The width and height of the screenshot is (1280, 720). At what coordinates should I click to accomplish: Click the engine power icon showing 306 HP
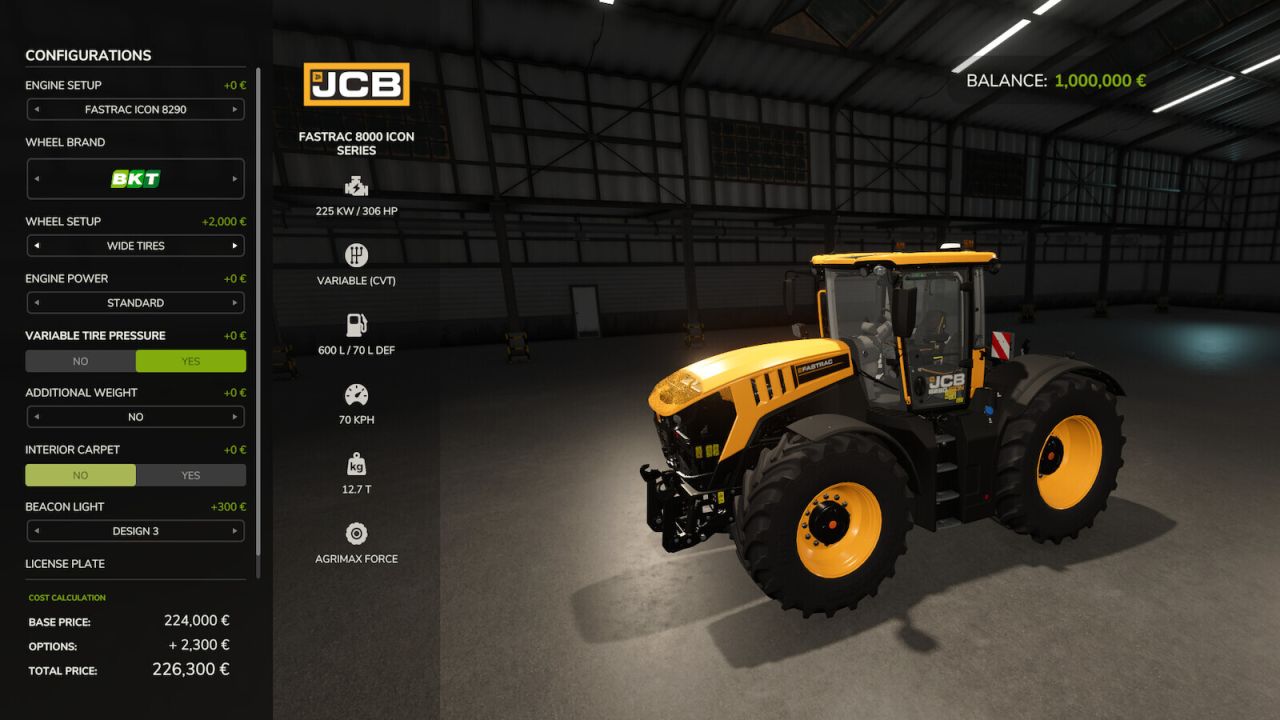[x=356, y=186]
